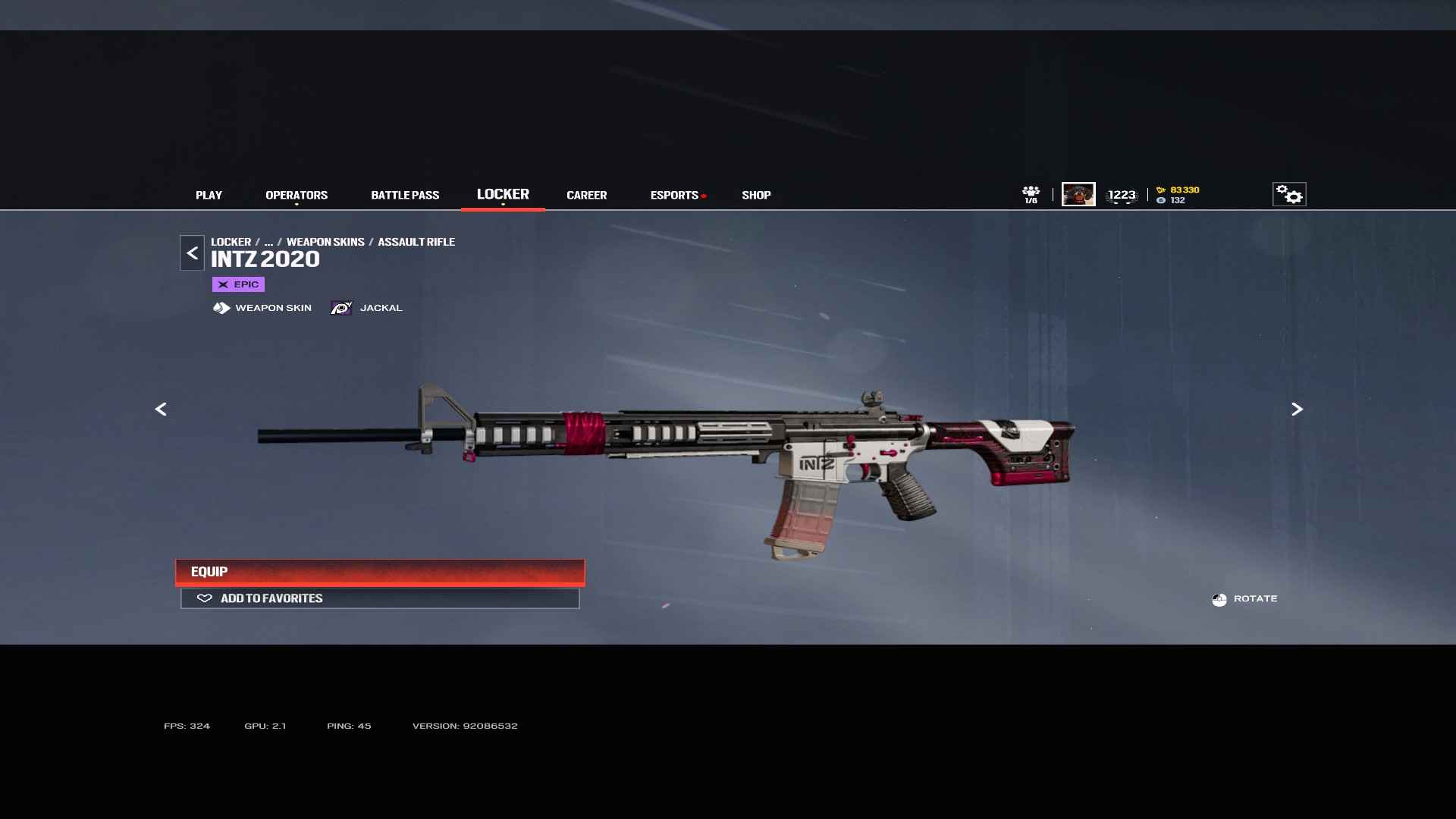
Task: Show the Esports tab
Action: click(674, 195)
